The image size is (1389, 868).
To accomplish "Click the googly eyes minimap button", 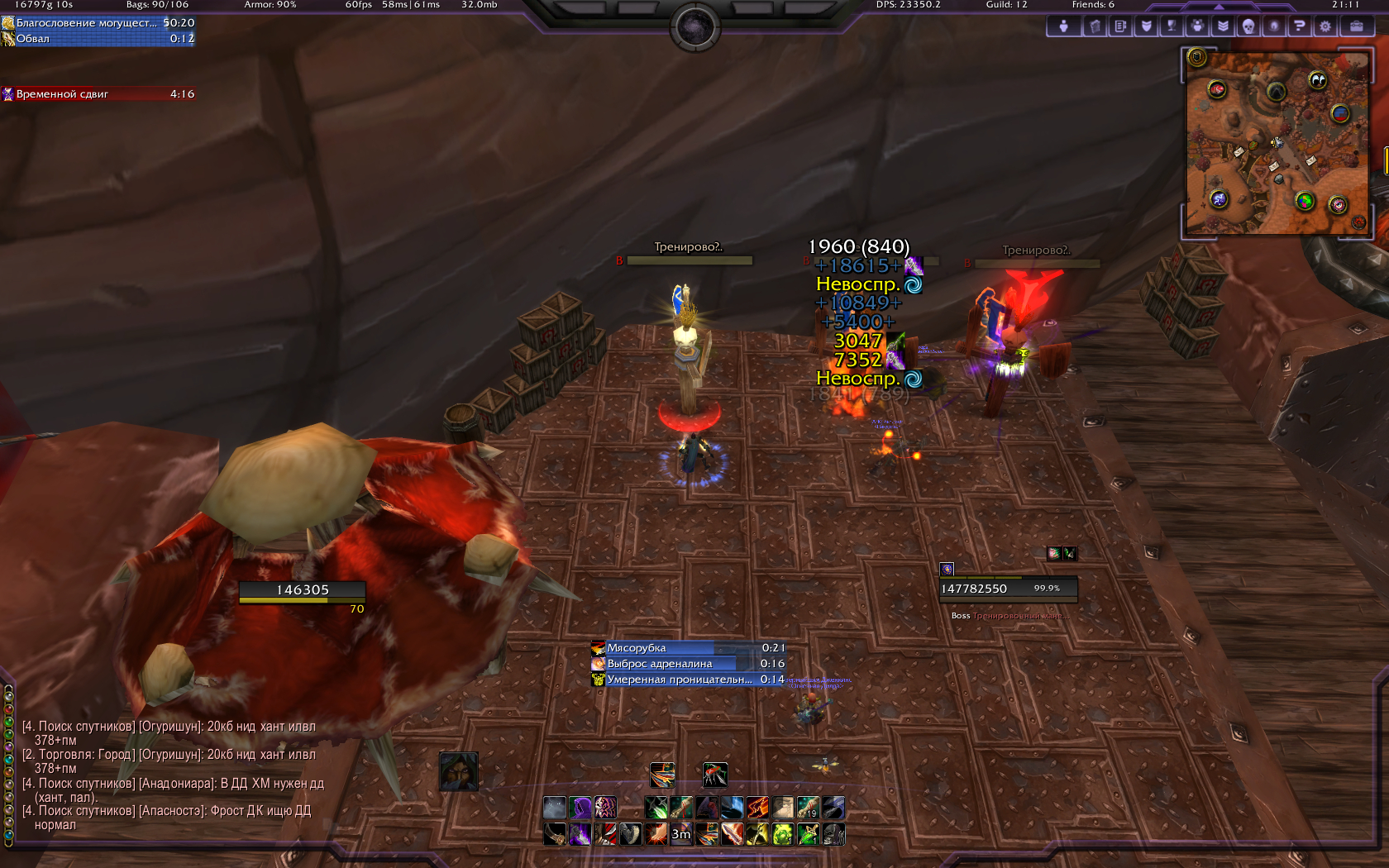I will coord(1317,80).
